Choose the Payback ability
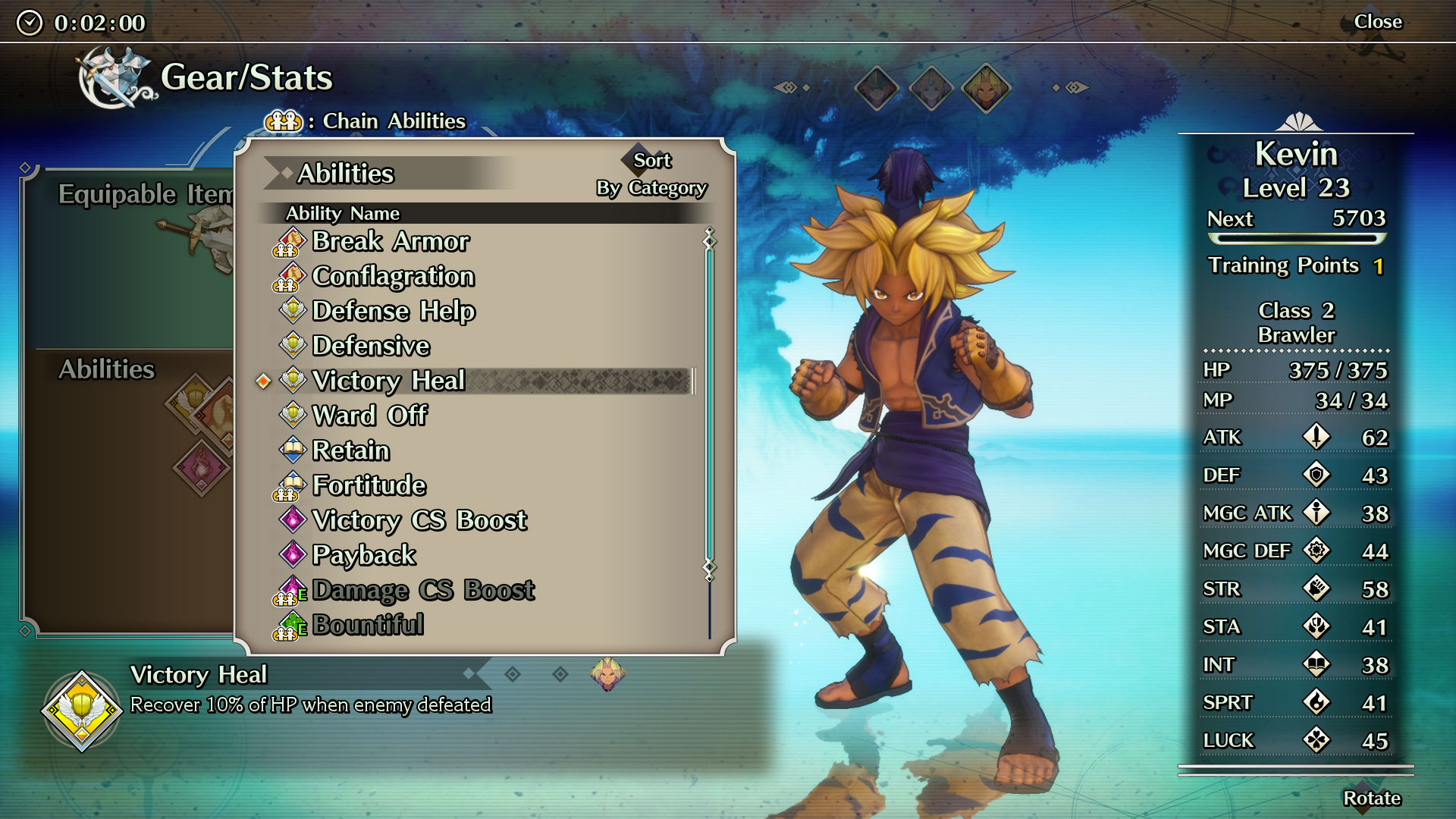1456x819 pixels. [x=364, y=555]
